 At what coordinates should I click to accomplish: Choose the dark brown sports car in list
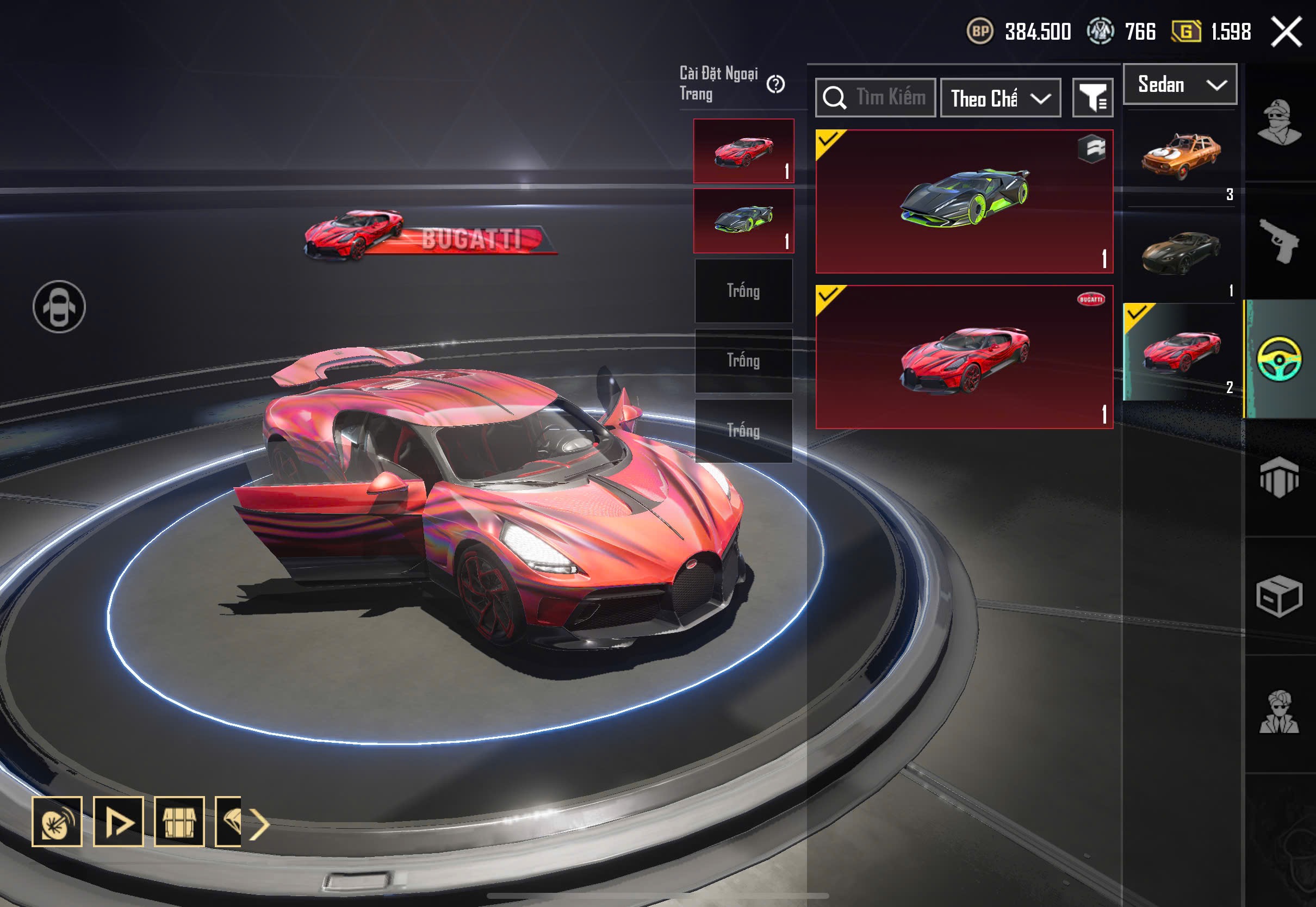[x=1181, y=254]
